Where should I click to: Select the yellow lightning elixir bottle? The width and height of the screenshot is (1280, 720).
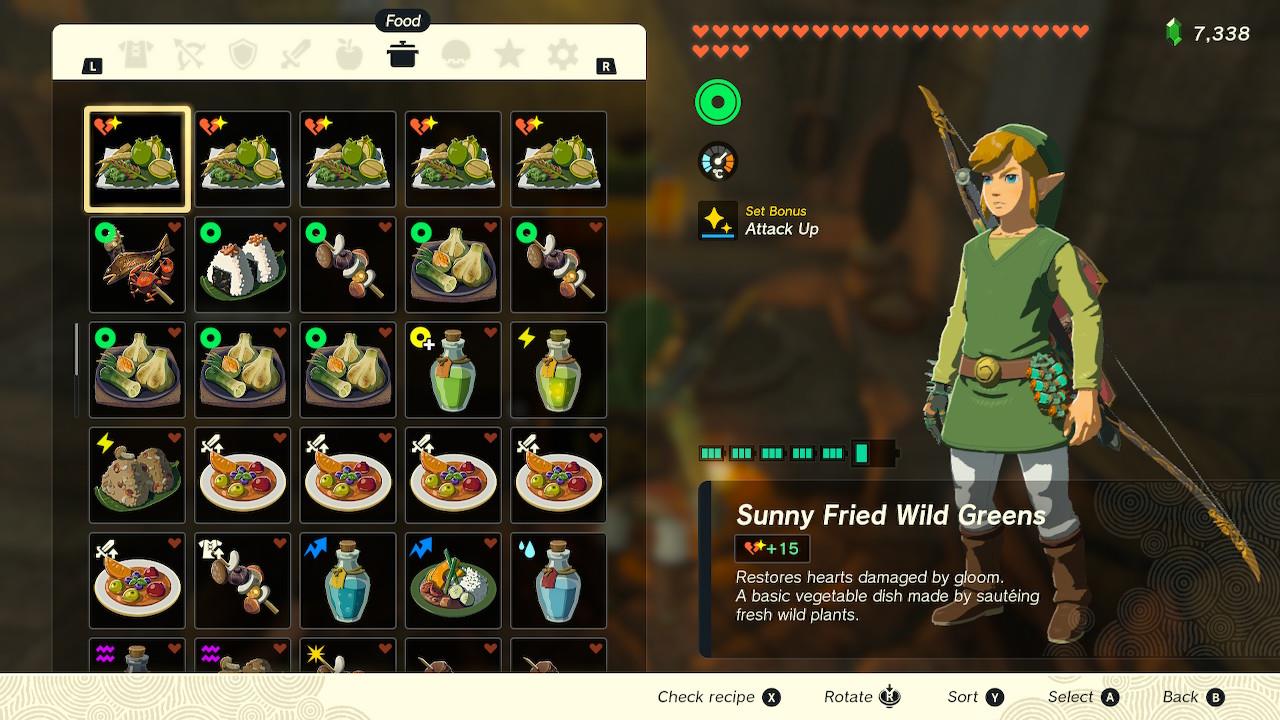559,370
